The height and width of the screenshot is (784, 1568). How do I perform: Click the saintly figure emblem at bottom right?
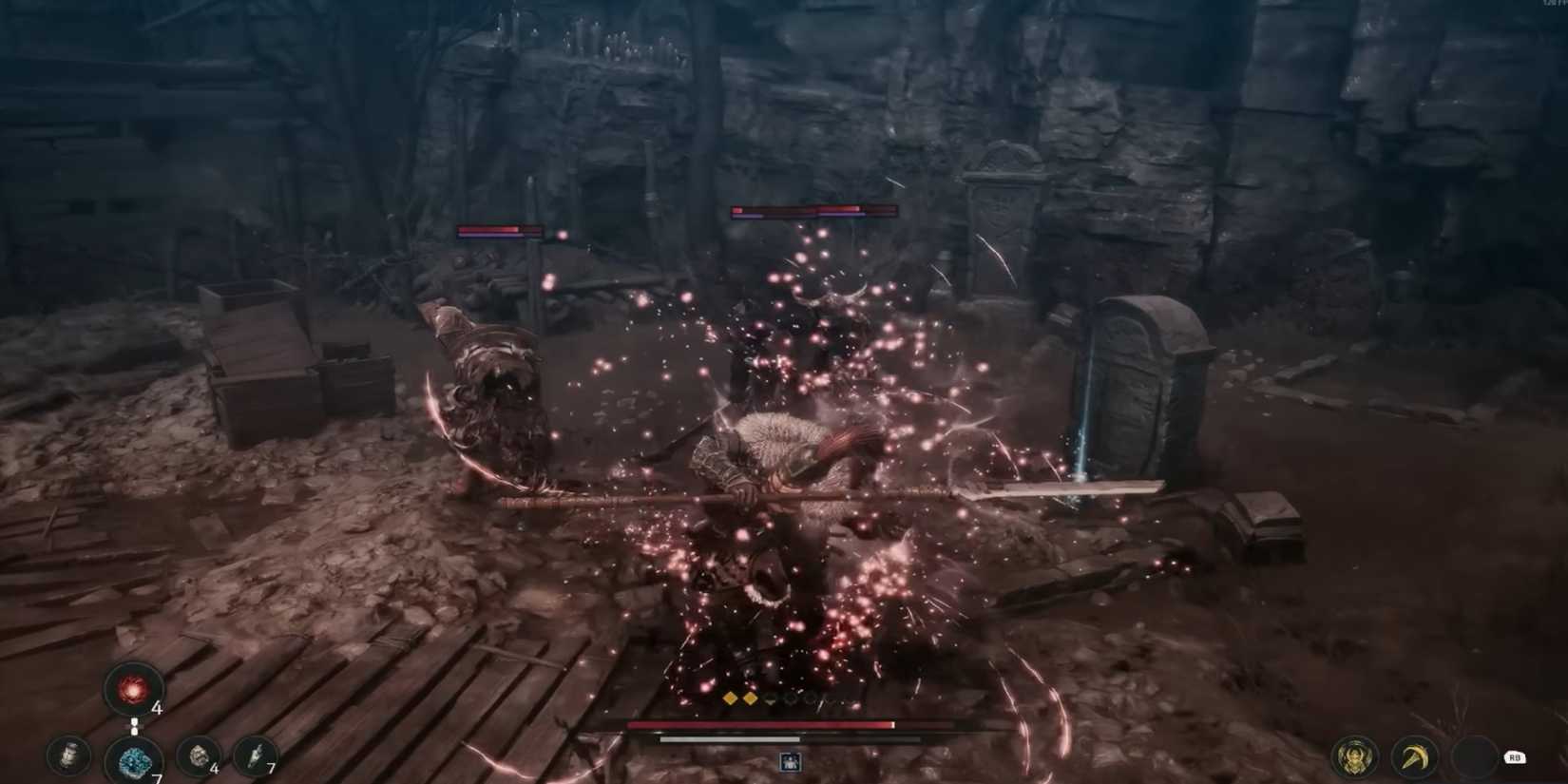pyautogui.click(x=1353, y=757)
